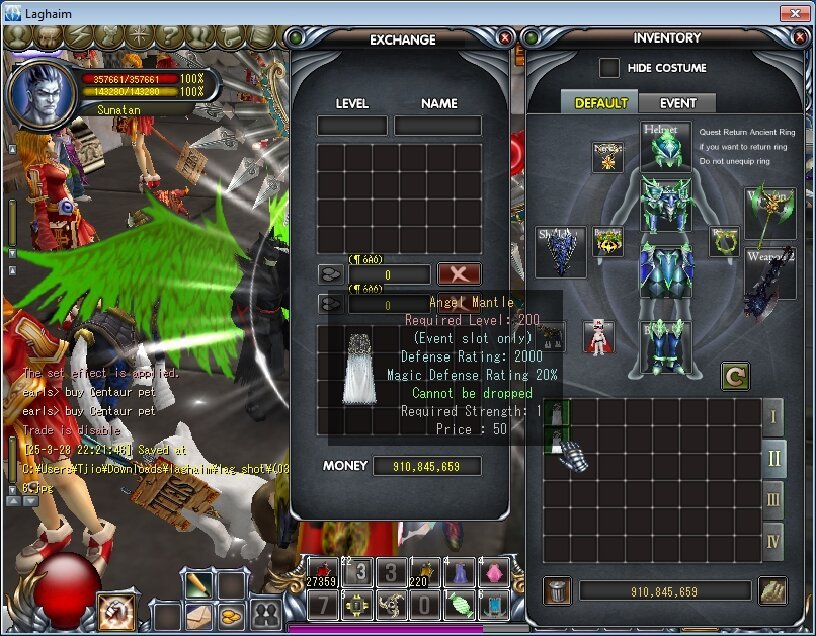The width and height of the screenshot is (816, 636).
Task: Open inventory page II
Action: (774, 459)
